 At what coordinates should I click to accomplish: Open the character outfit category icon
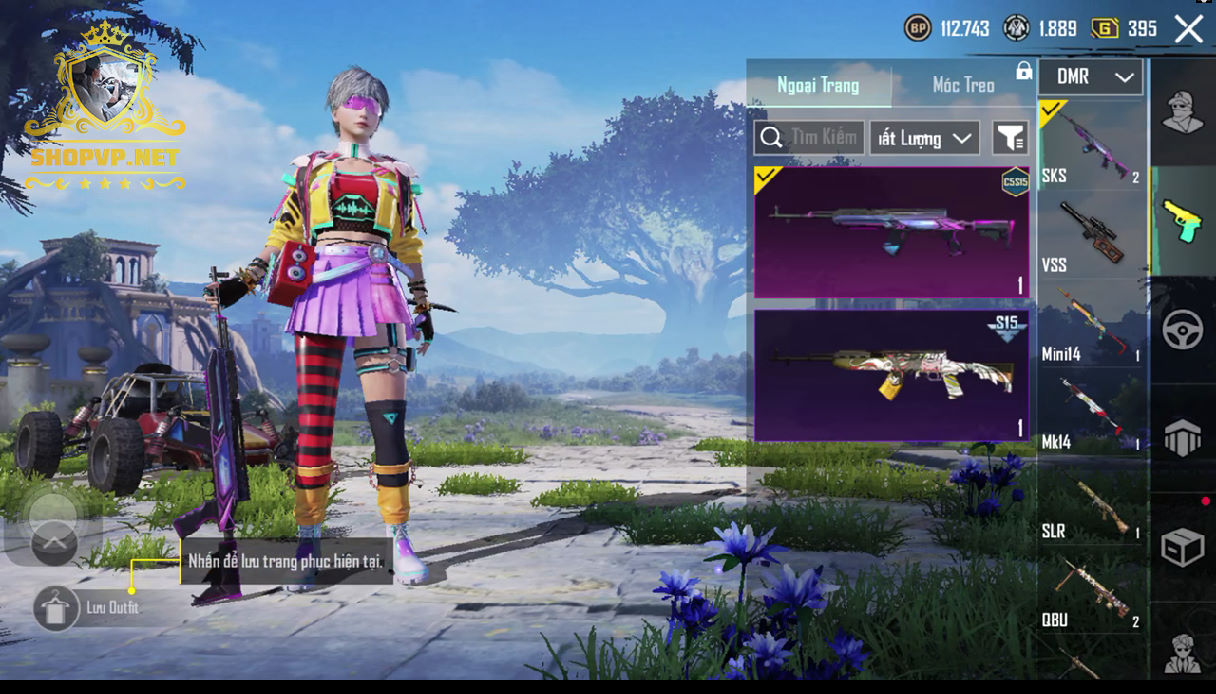click(x=1182, y=112)
